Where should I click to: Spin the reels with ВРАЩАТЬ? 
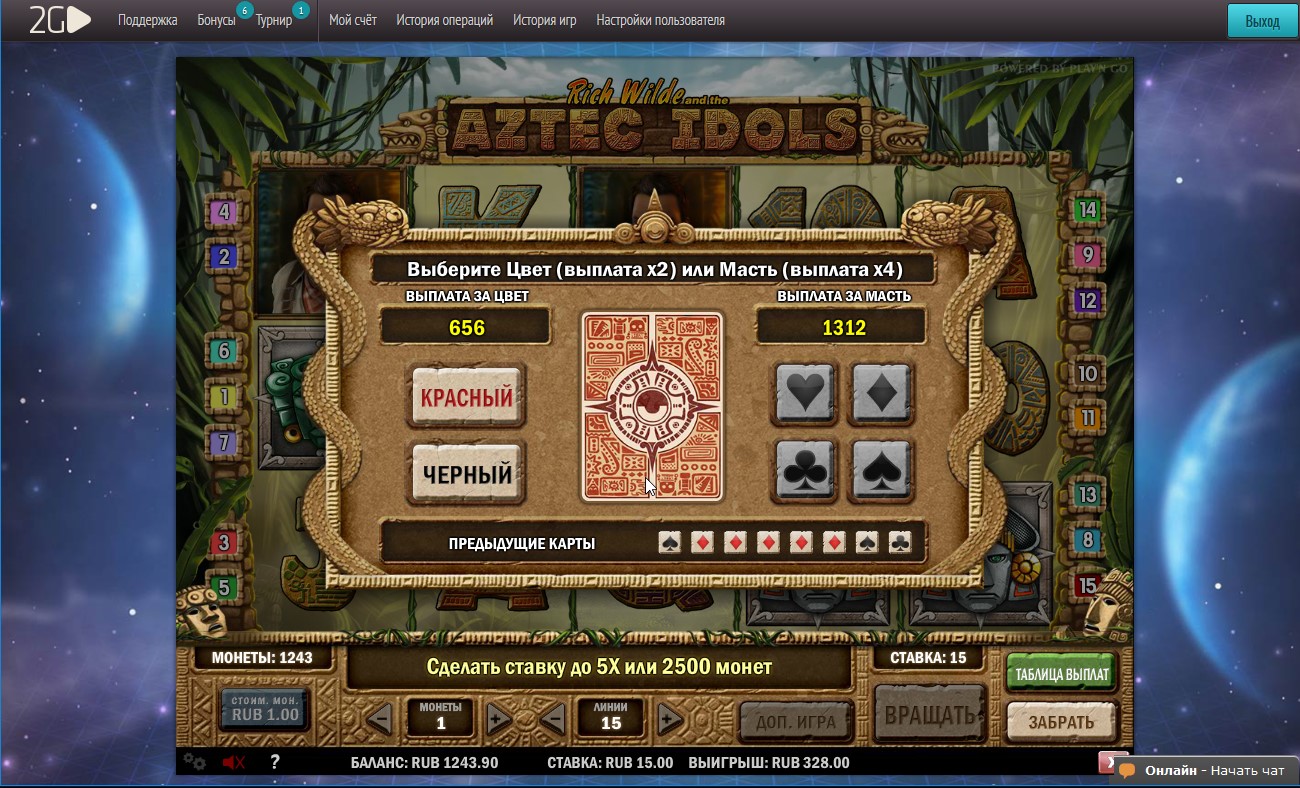(929, 716)
